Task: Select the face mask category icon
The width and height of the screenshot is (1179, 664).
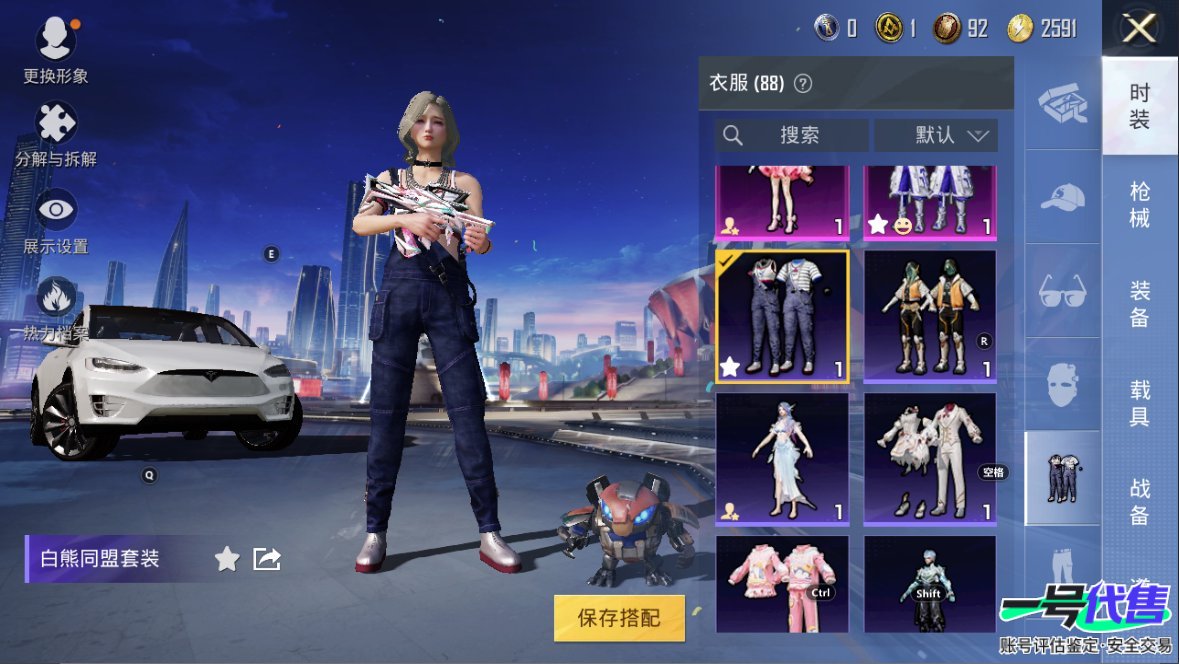Action: click(1062, 384)
